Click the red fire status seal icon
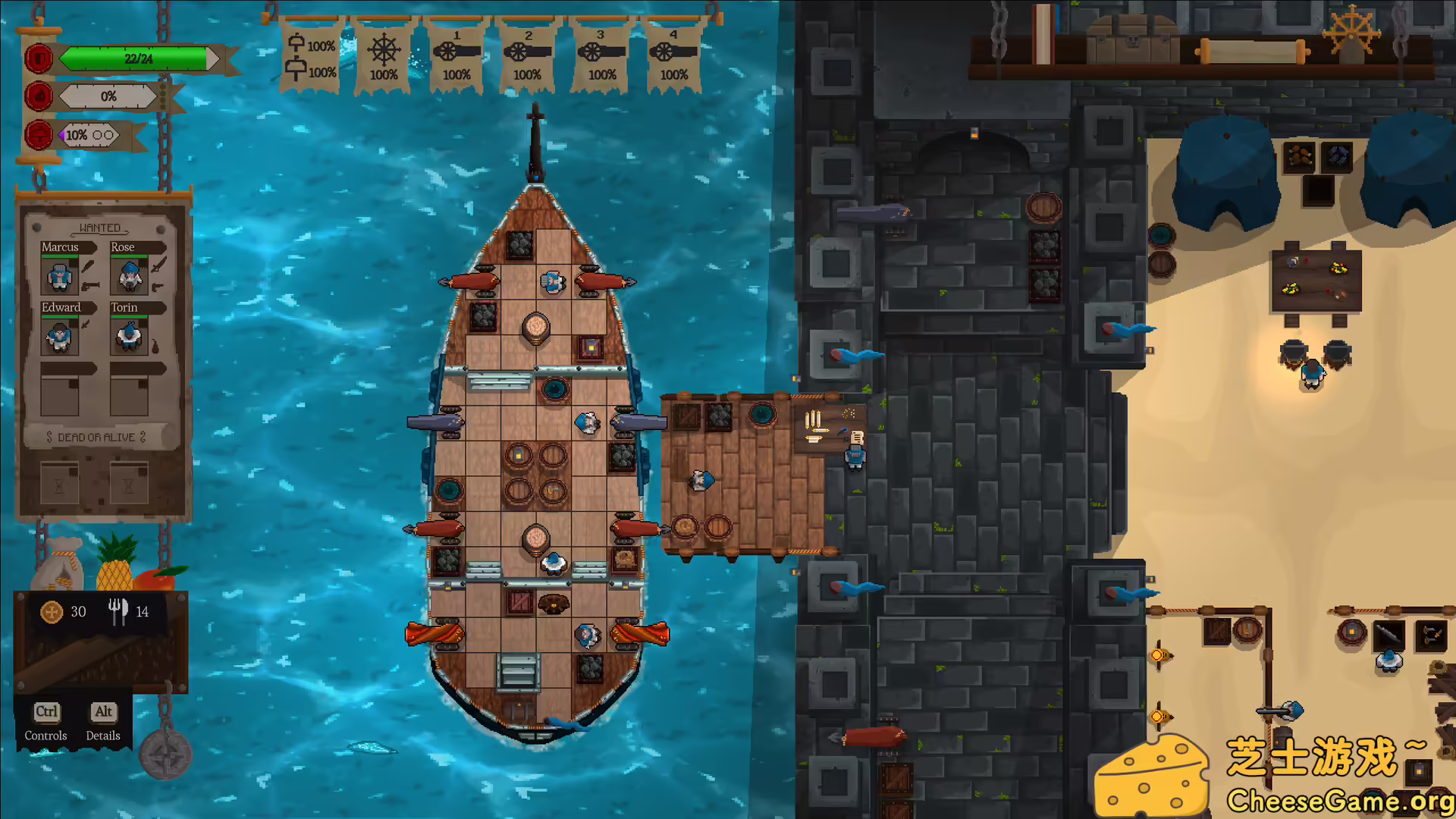 click(x=38, y=96)
